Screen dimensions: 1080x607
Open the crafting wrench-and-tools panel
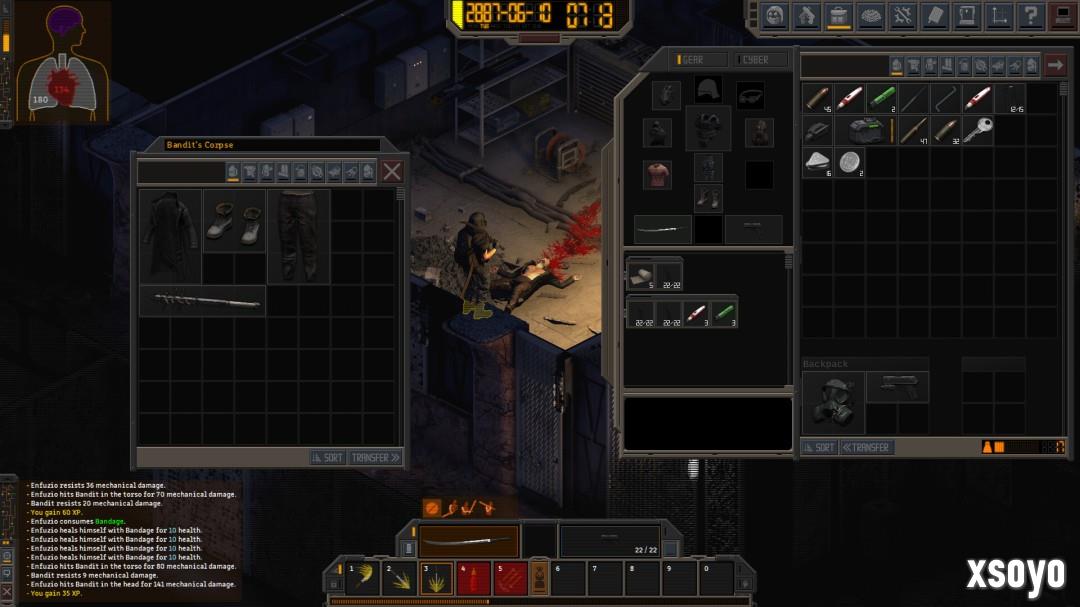[x=902, y=16]
